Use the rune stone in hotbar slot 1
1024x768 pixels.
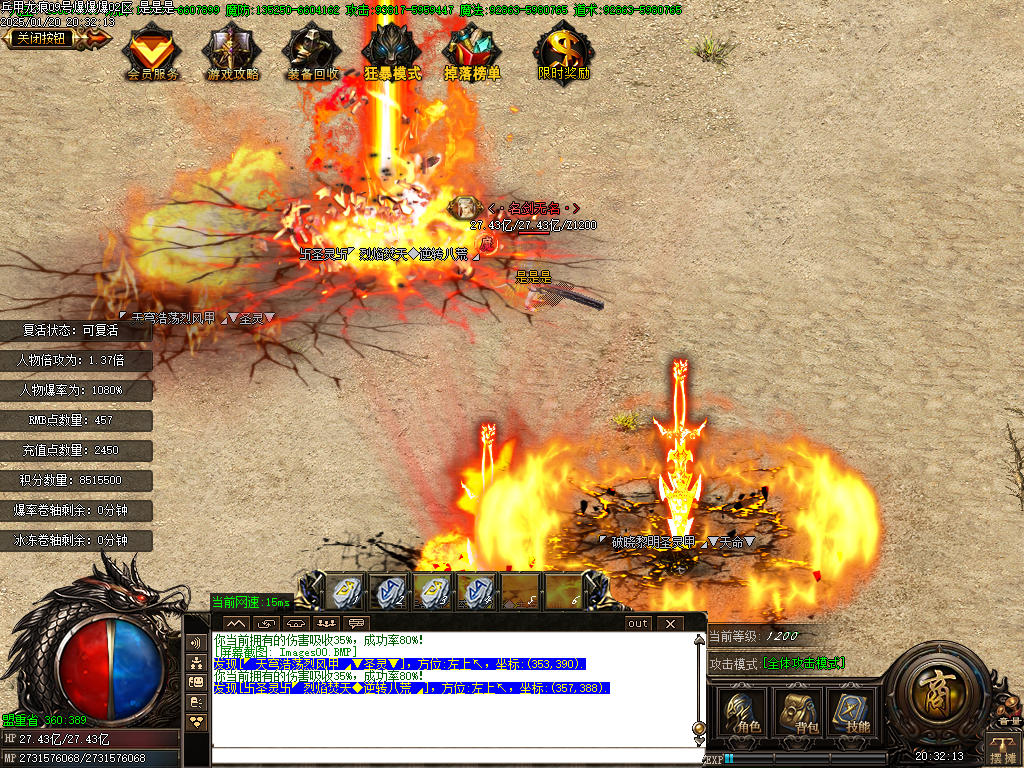[346, 592]
